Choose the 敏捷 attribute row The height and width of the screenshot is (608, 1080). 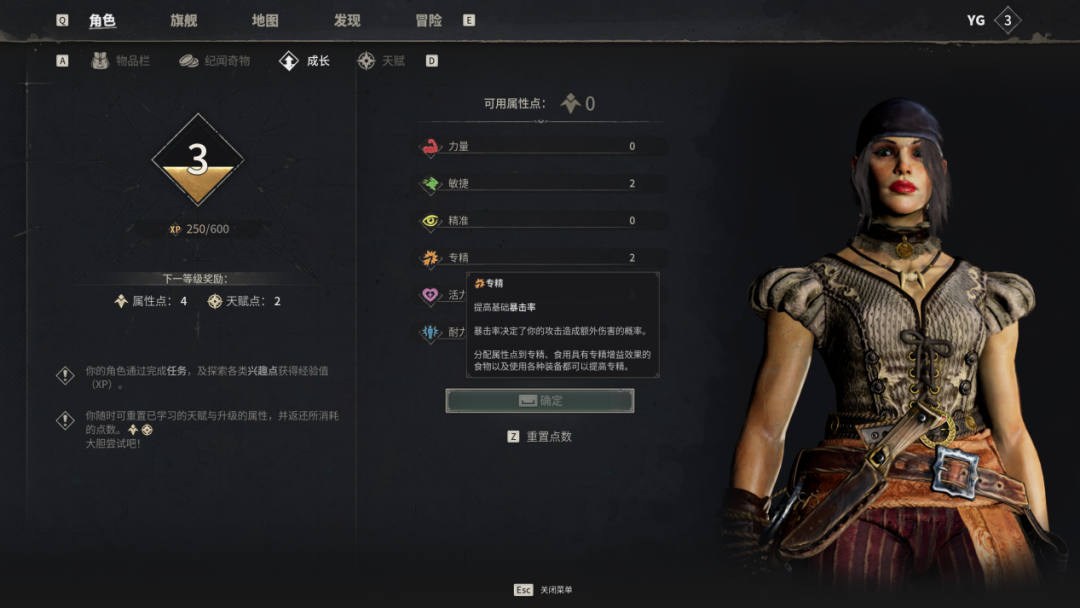tap(540, 184)
